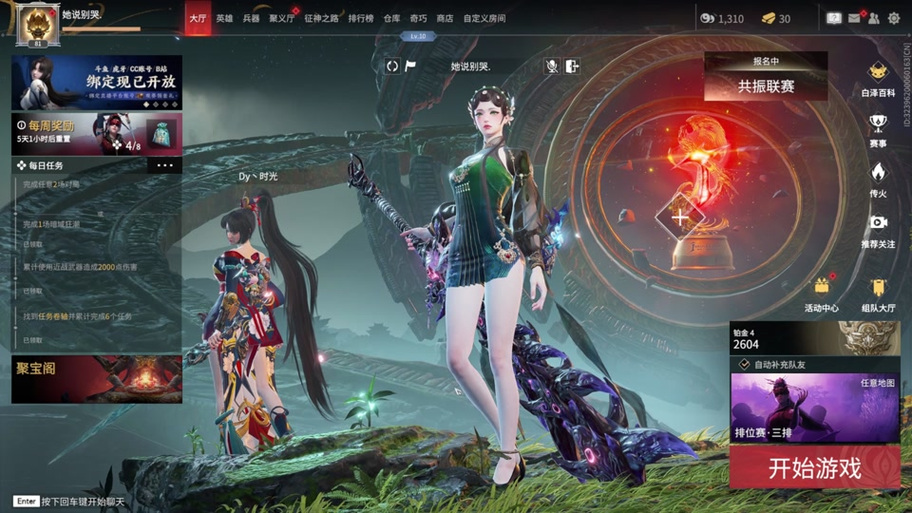Toggle the 自动补充队友 auto-fill checkbox

coord(745,365)
